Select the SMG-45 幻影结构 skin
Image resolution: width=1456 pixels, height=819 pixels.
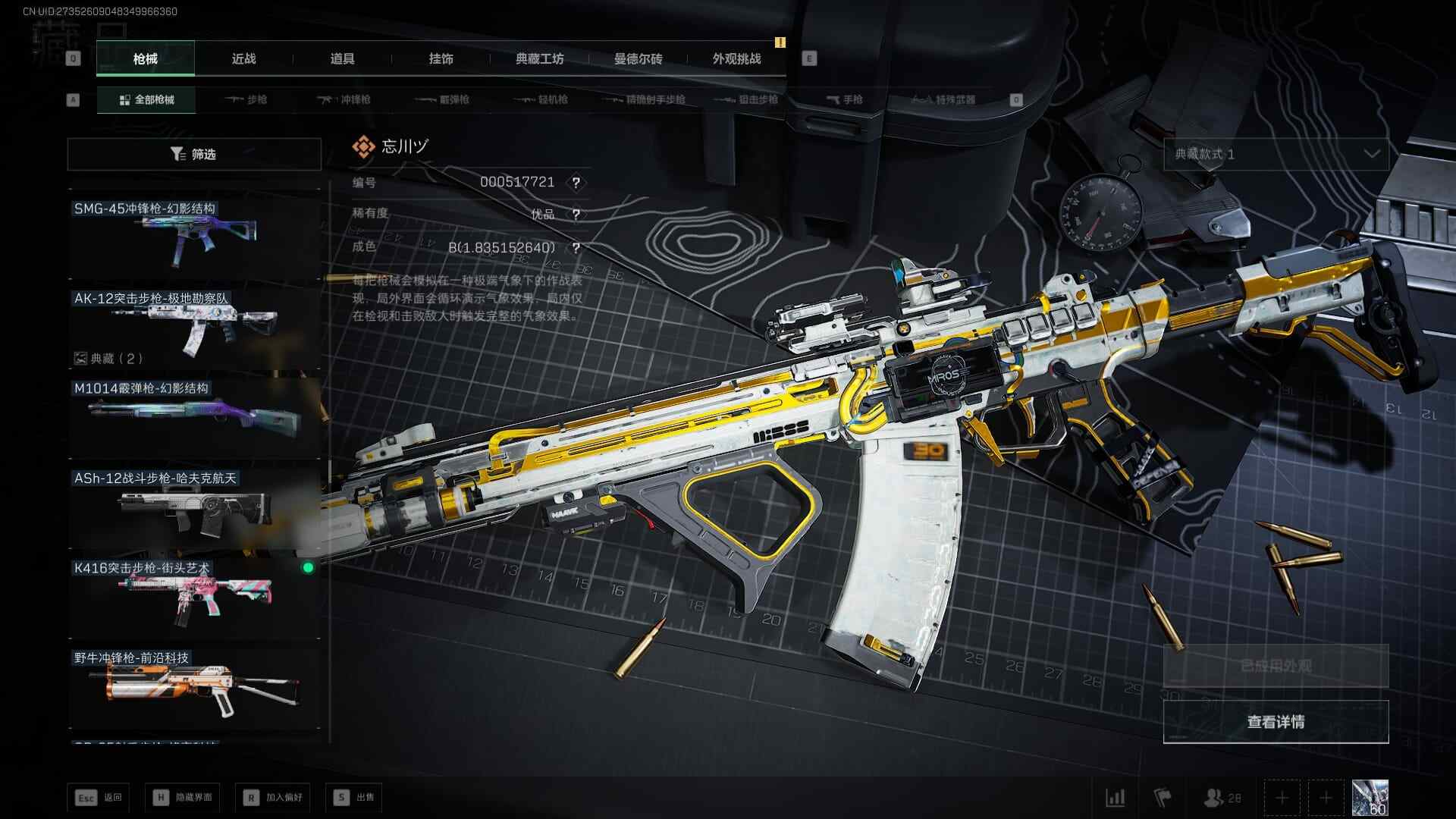point(194,236)
